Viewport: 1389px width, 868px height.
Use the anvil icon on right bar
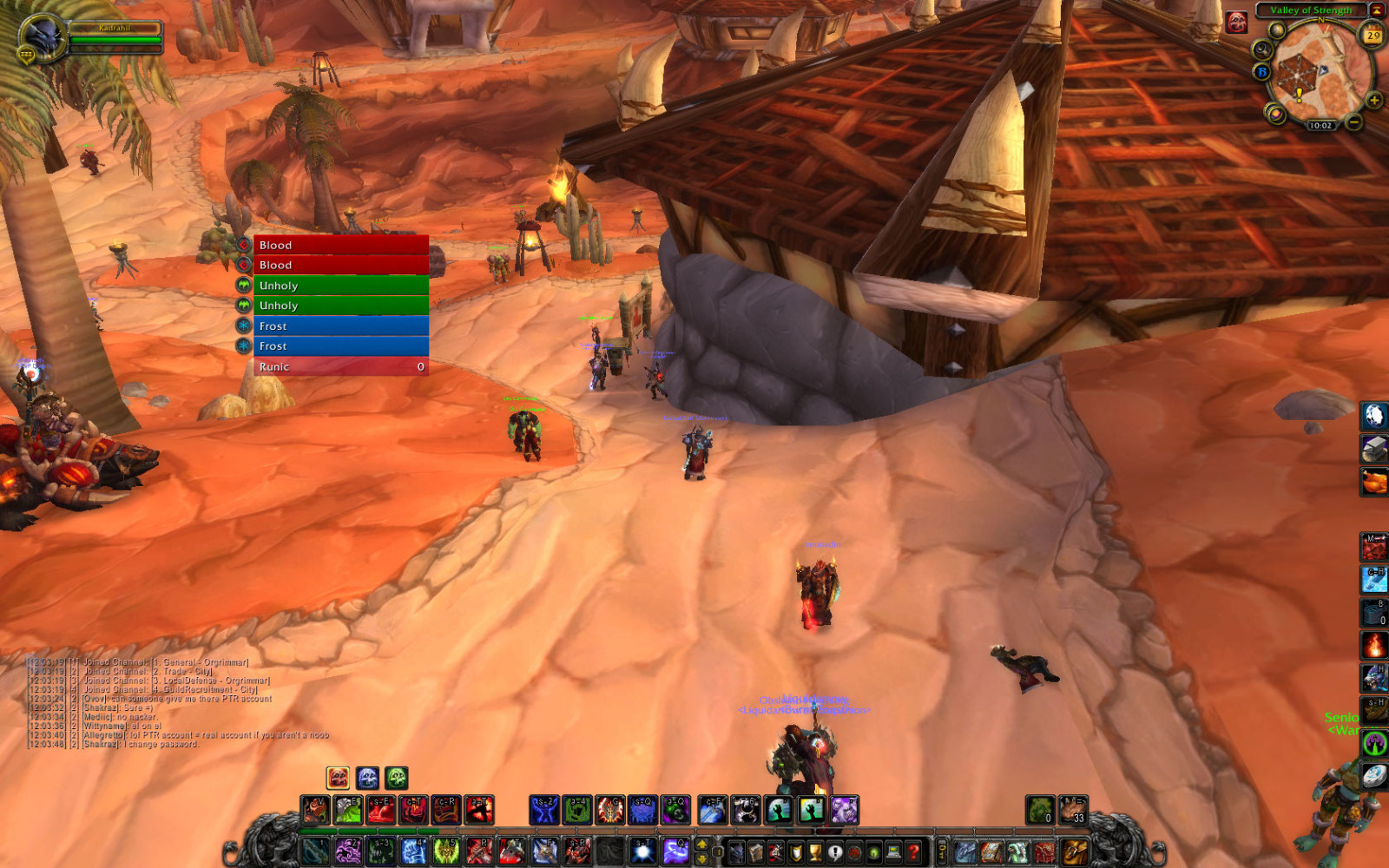tap(1373, 449)
